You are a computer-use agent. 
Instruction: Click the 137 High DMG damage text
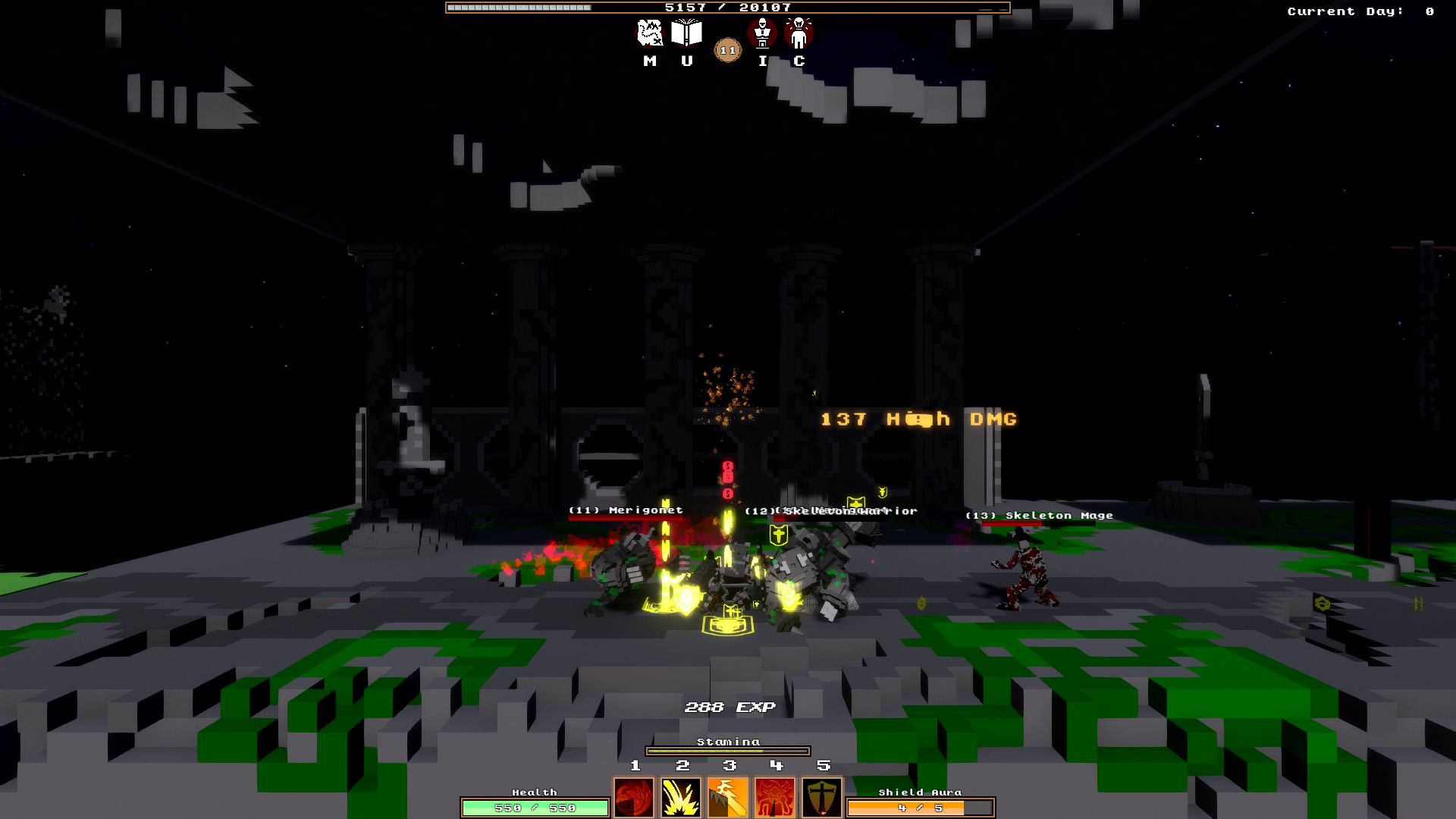(x=918, y=418)
